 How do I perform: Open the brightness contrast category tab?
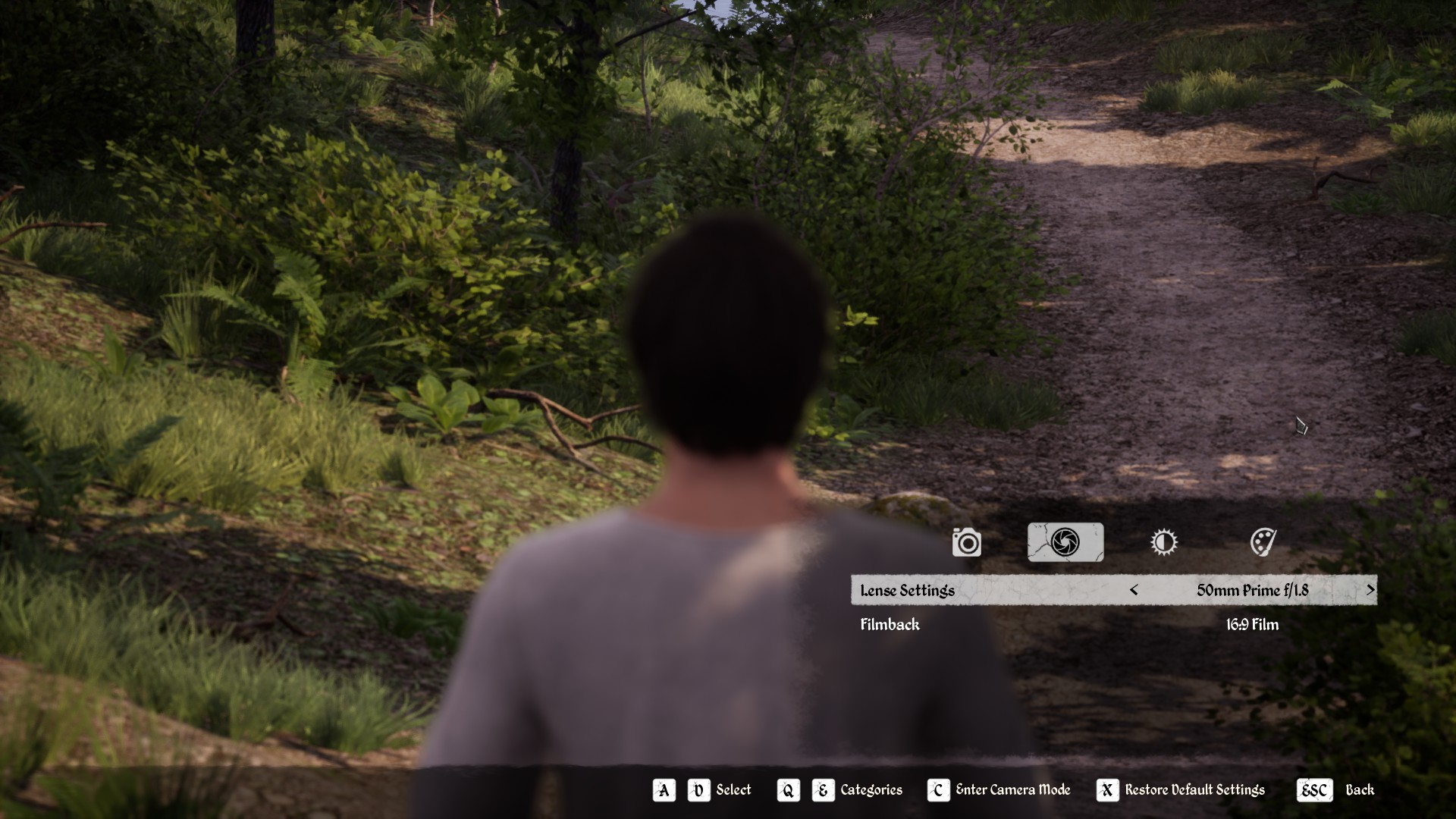pos(1163,542)
